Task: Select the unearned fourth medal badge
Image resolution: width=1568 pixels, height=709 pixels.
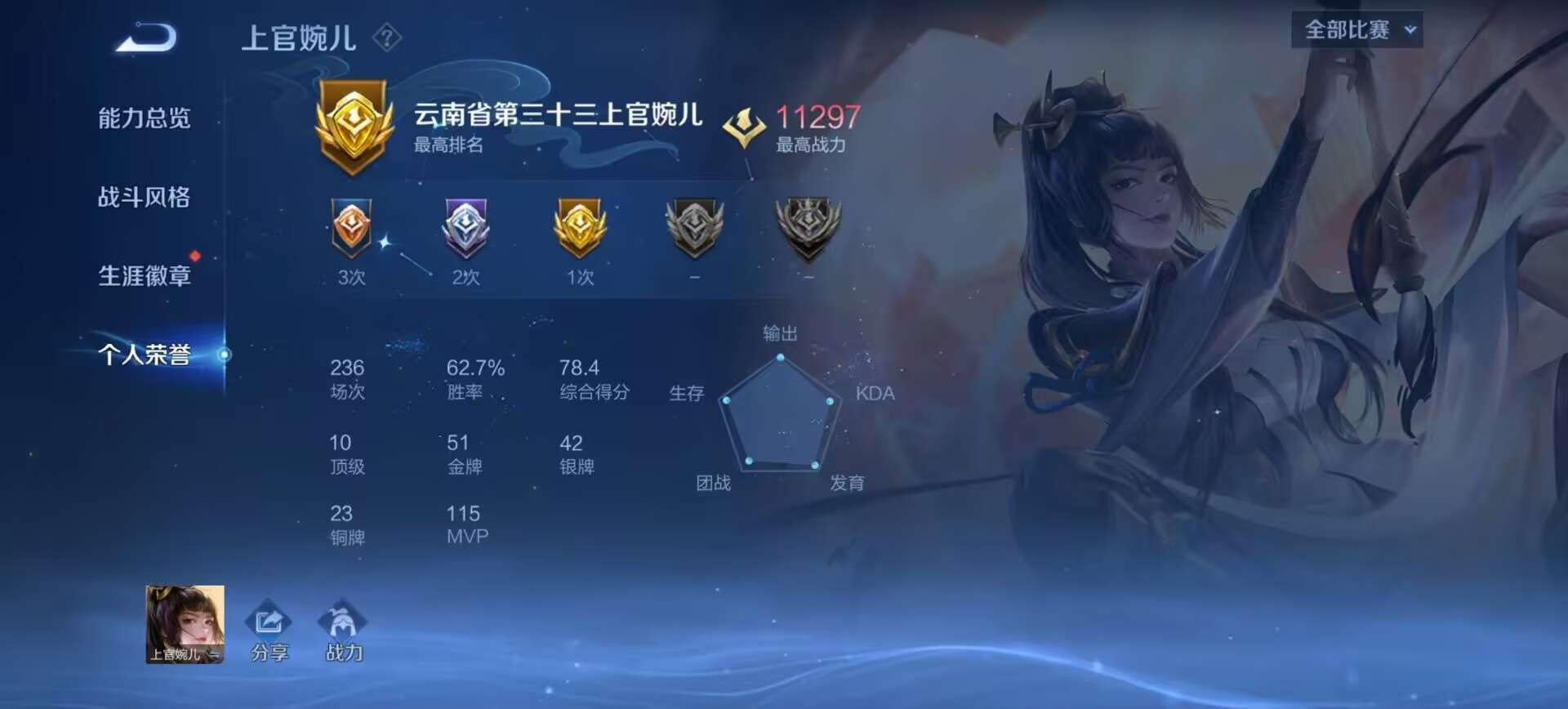Action: tap(693, 233)
